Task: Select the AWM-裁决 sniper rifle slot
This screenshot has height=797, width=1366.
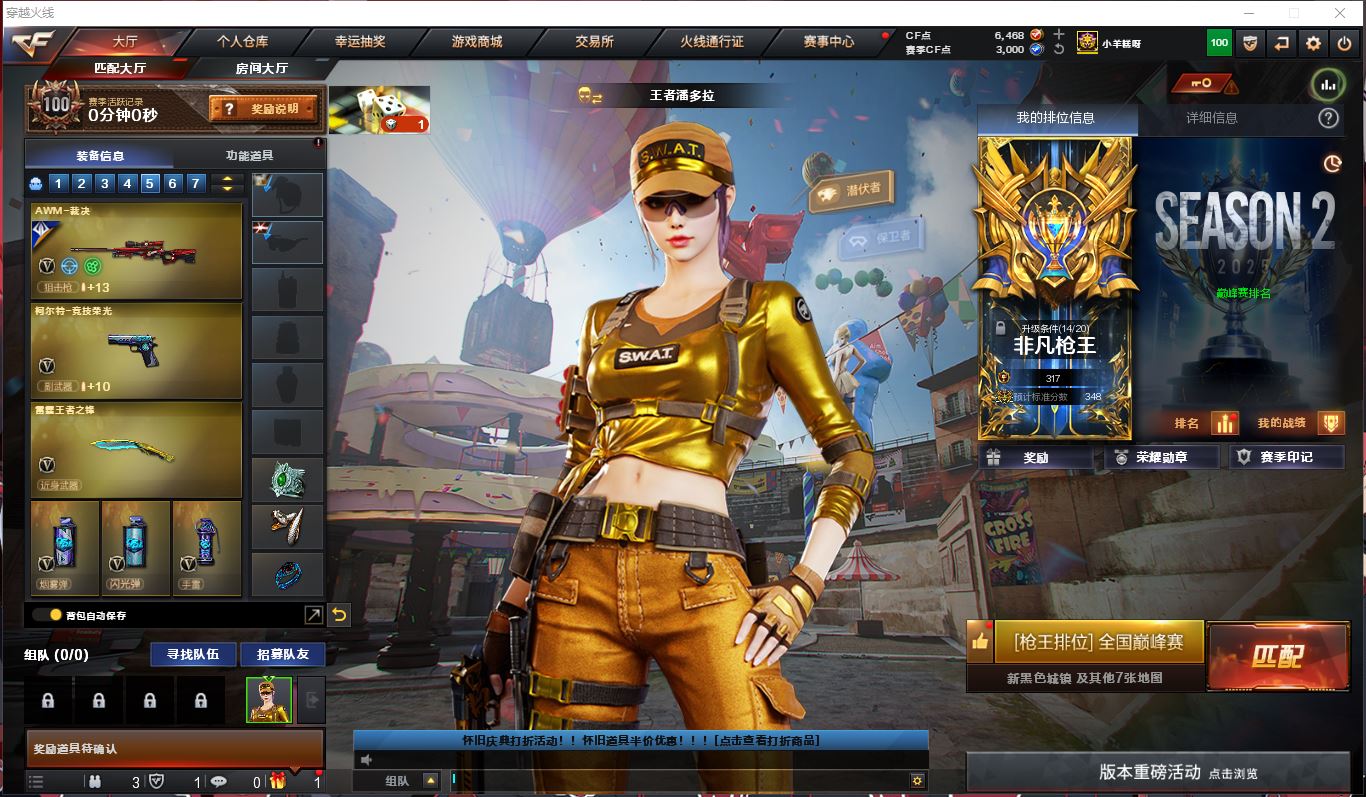Action: [x=137, y=250]
